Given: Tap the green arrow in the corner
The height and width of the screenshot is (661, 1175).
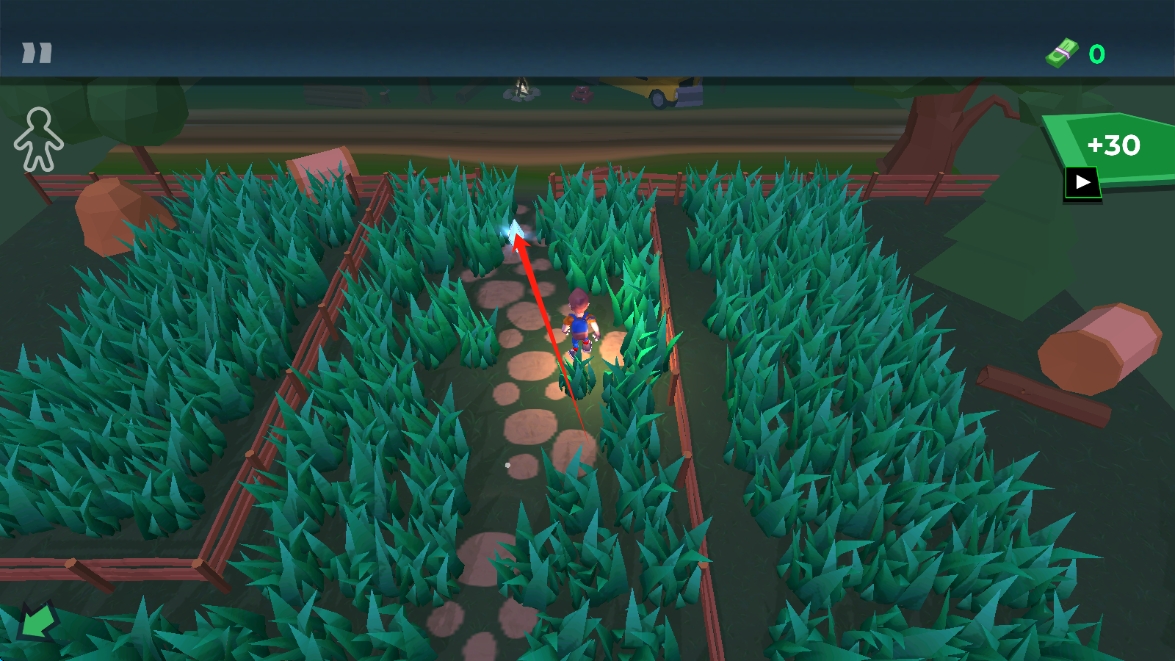Looking at the screenshot, I should [38, 622].
